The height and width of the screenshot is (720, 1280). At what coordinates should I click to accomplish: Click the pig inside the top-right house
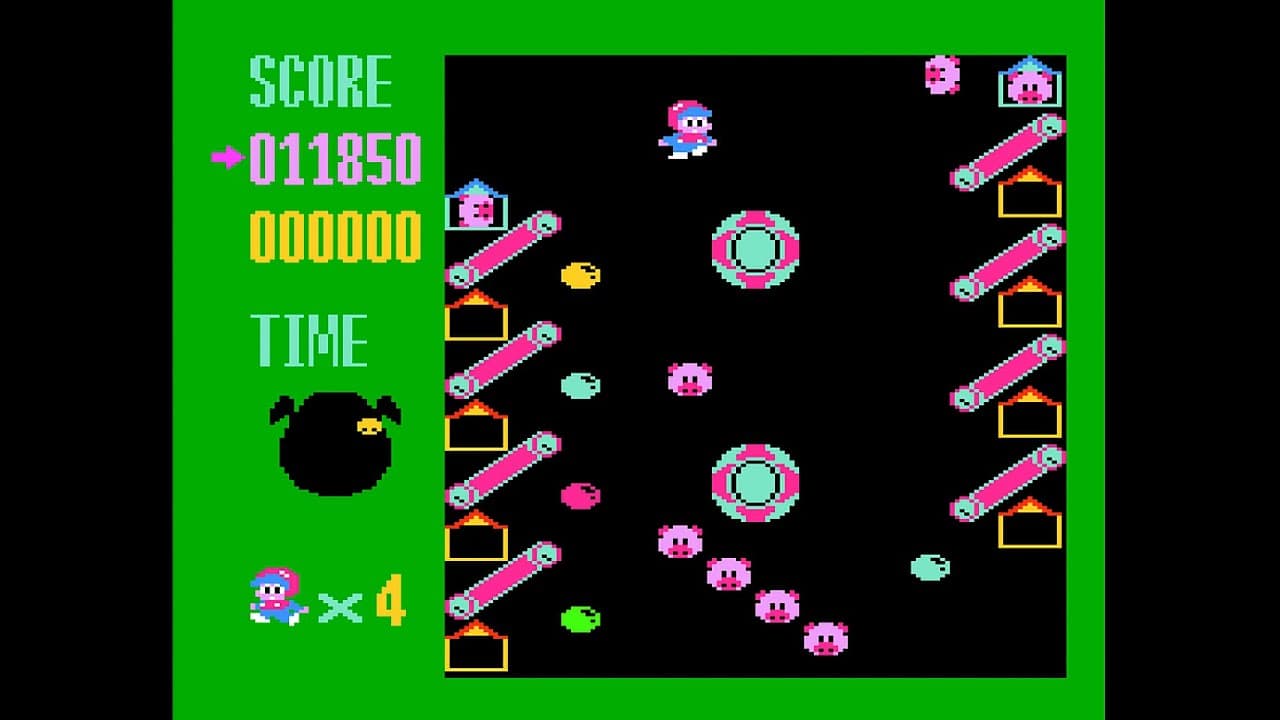[x=1030, y=85]
